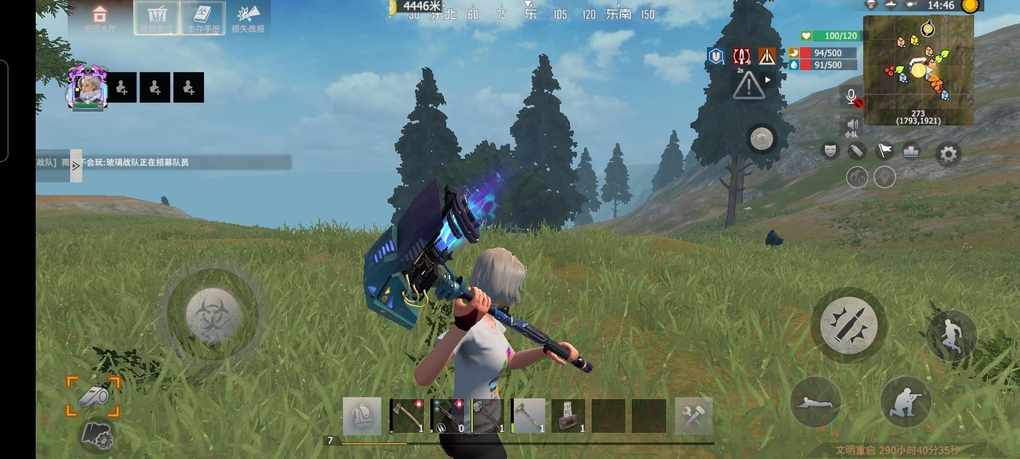Tap the warning triangle alert icon
The height and width of the screenshot is (459, 1020).
[x=748, y=86]
